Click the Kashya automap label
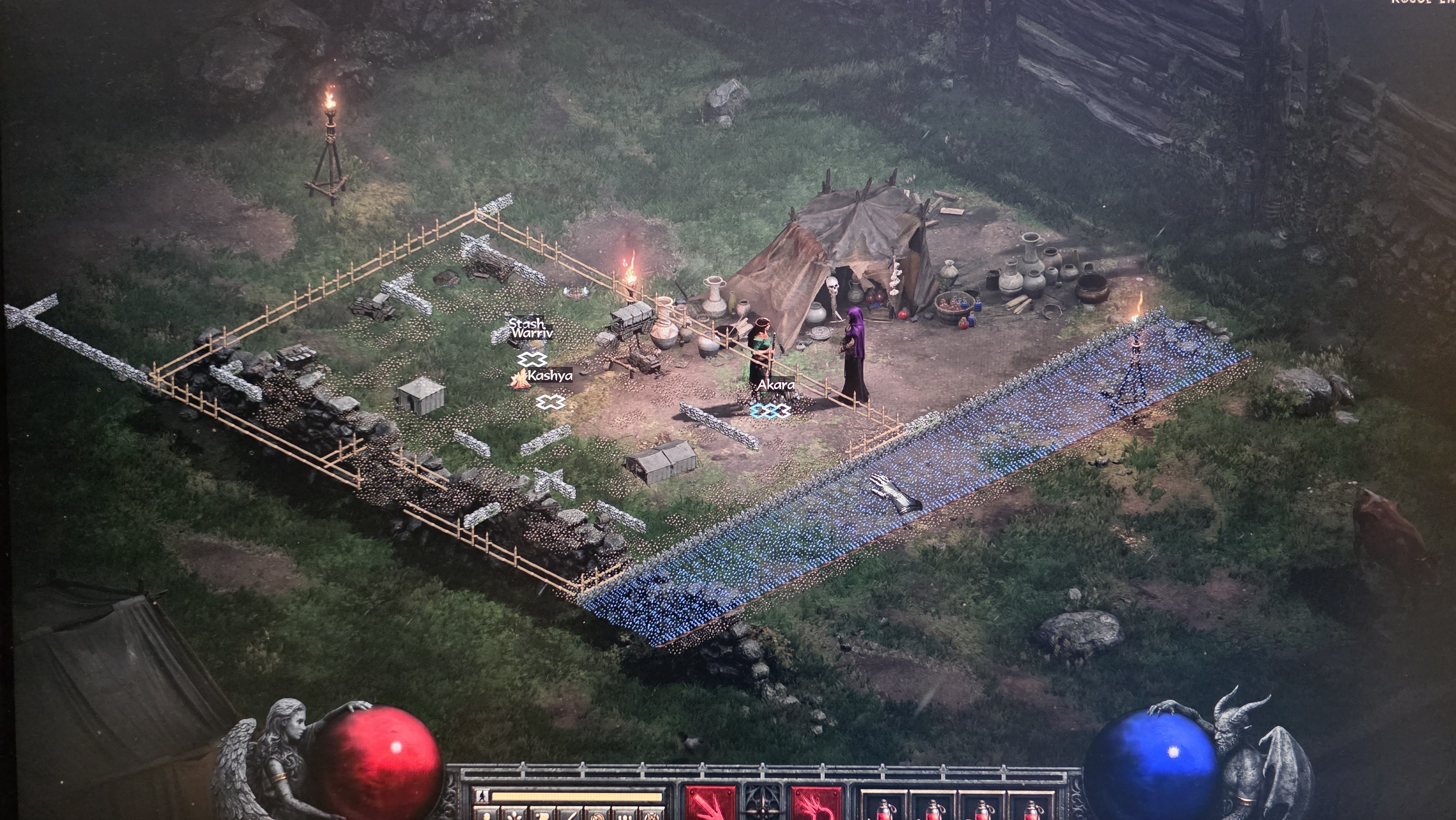This screenshot has height=820, width=1456. [x=549, y=375]
